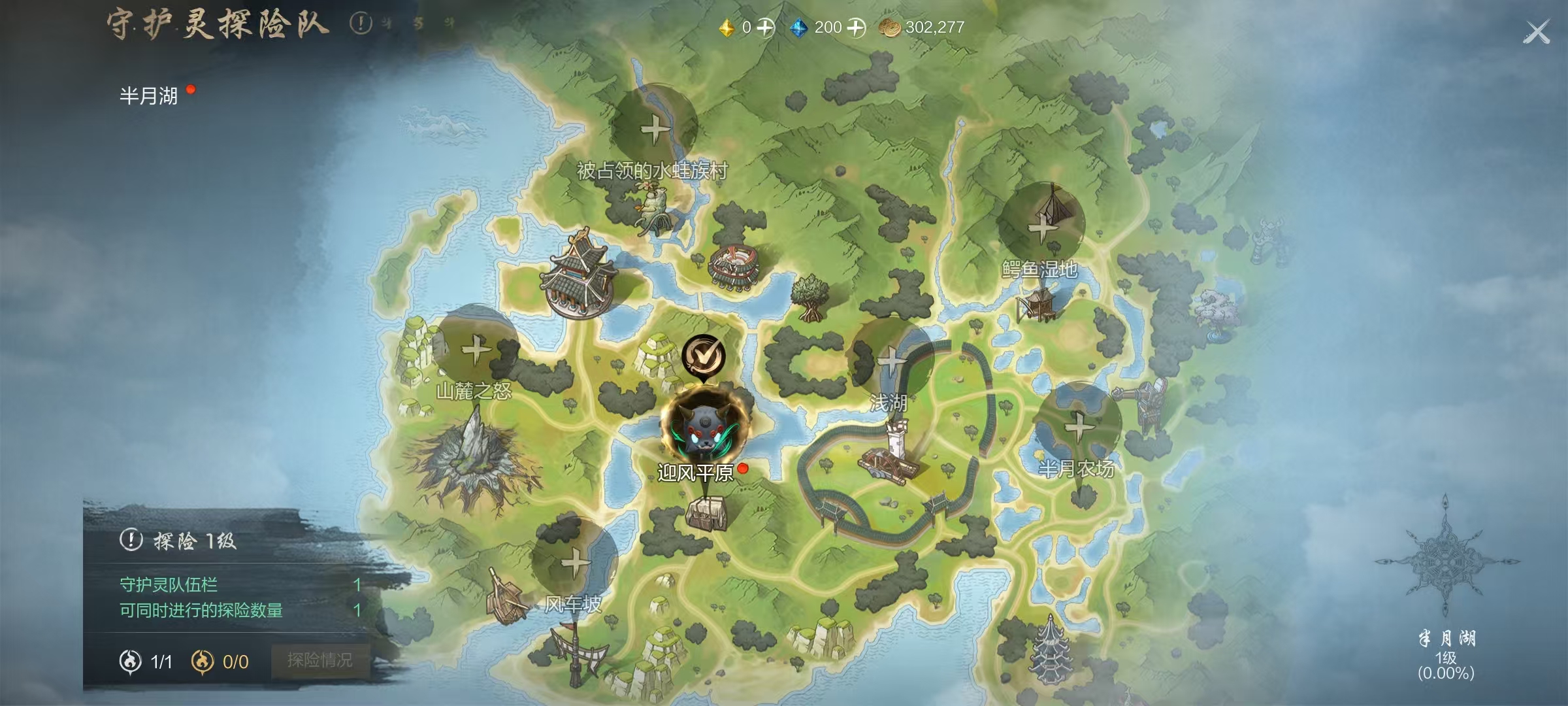Viewport: 1568px width, 706px height.
Task: Dispatch an expedition to 半月农场
Action: 1077,427
